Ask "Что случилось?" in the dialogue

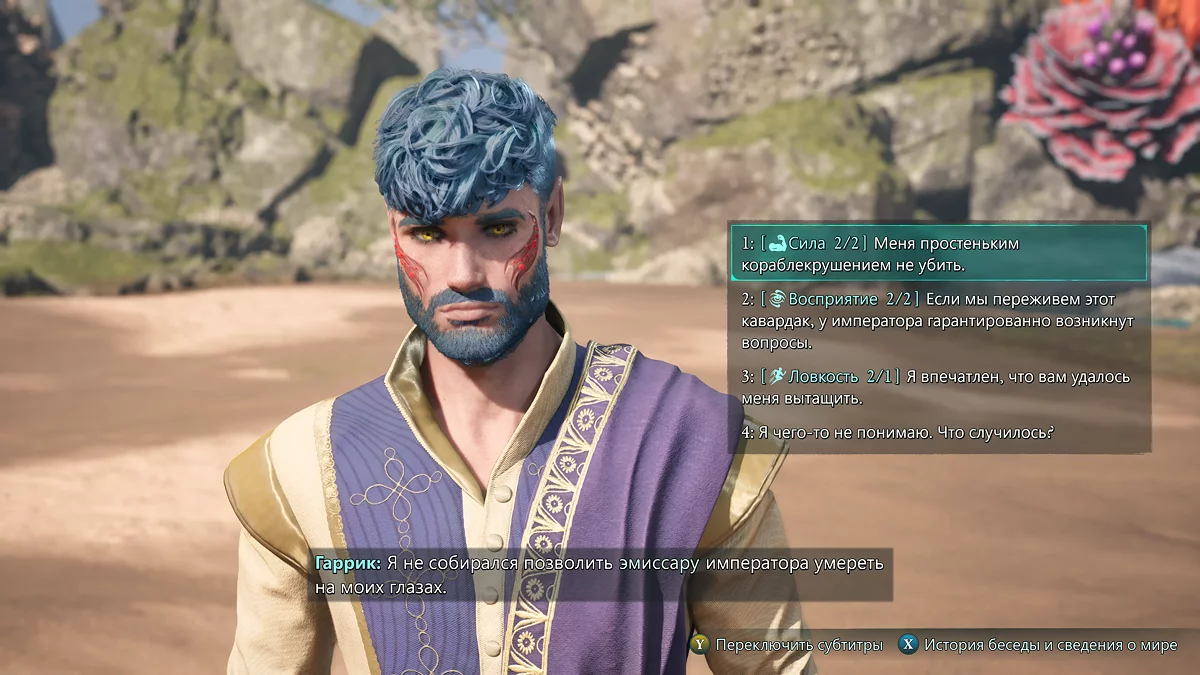[900, 432]
